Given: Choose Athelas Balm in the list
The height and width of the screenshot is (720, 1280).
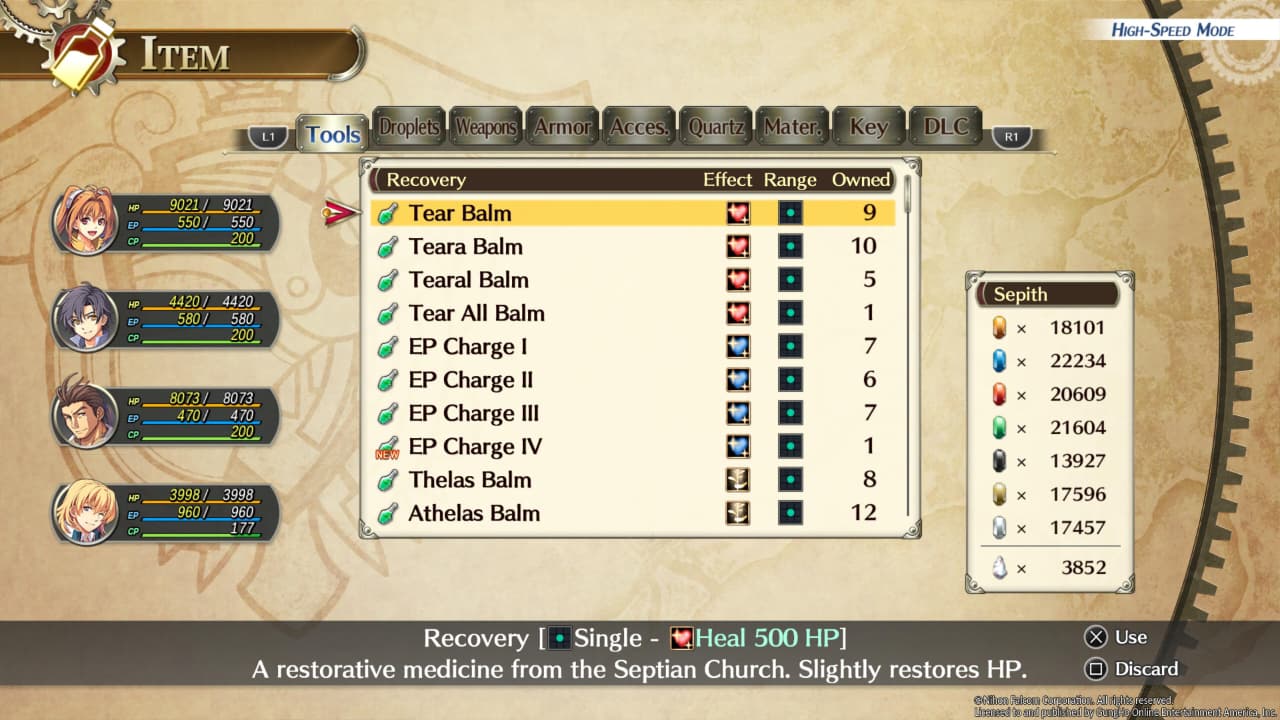Looking at the screenshot, I should [x=473, y=513].
